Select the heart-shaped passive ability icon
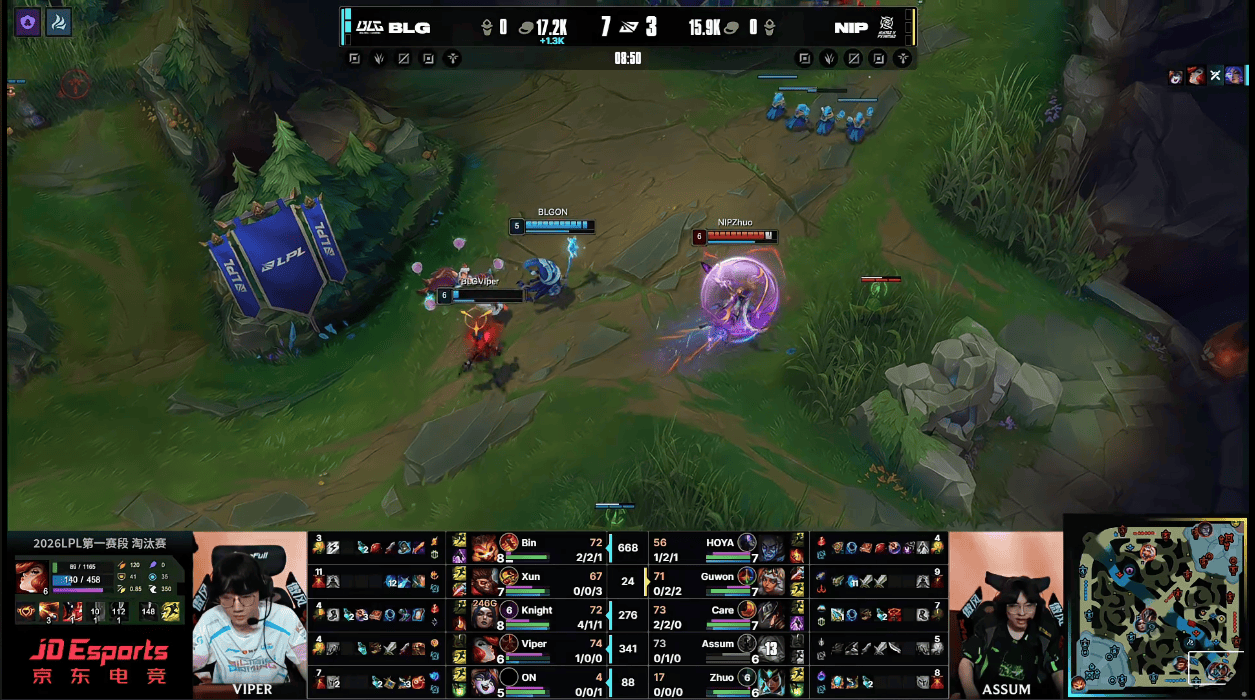The height and width of the screenshot is (700, 1255). tap(24, 611)
